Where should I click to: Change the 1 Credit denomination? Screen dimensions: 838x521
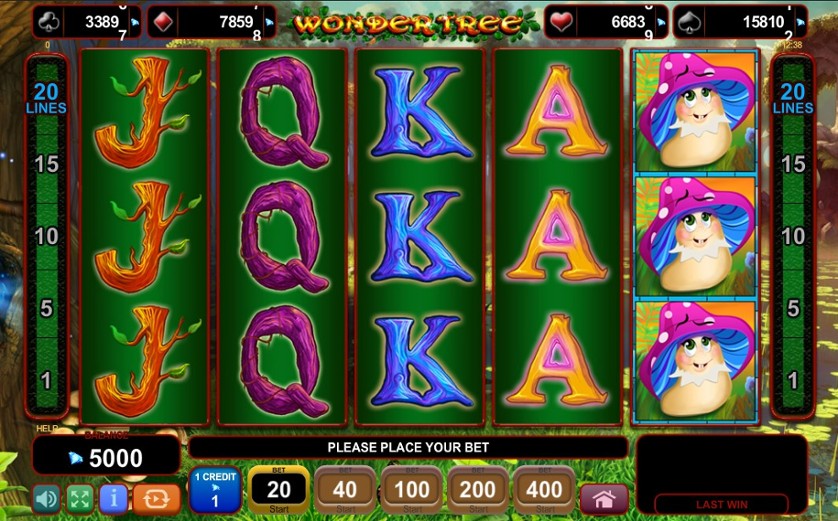(214, 490)
